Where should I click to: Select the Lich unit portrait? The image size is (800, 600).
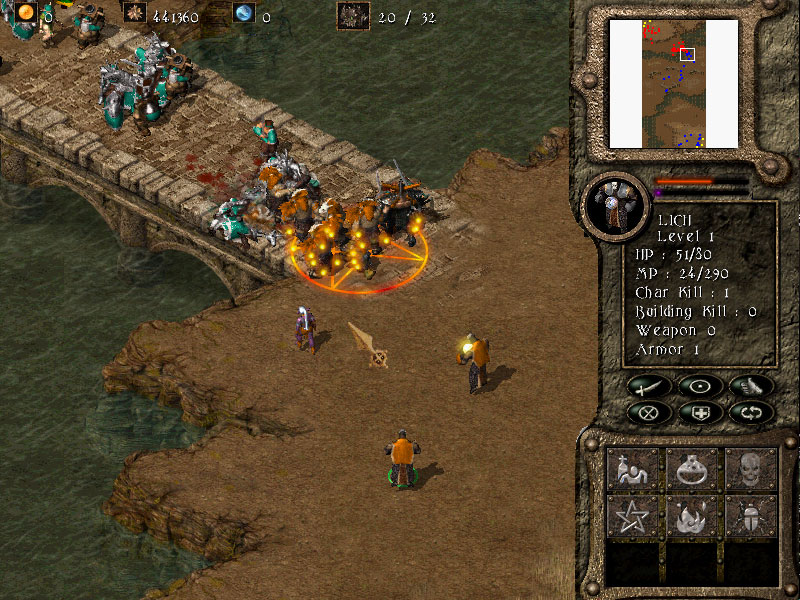tap(611, 205)
